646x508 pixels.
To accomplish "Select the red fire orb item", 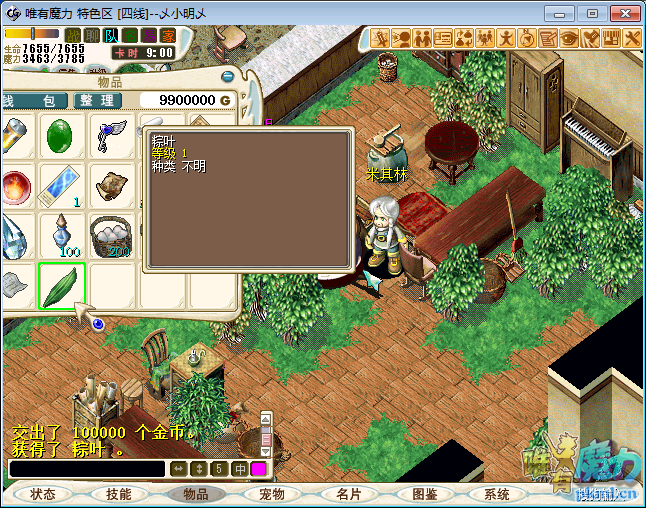I will 15,186.
